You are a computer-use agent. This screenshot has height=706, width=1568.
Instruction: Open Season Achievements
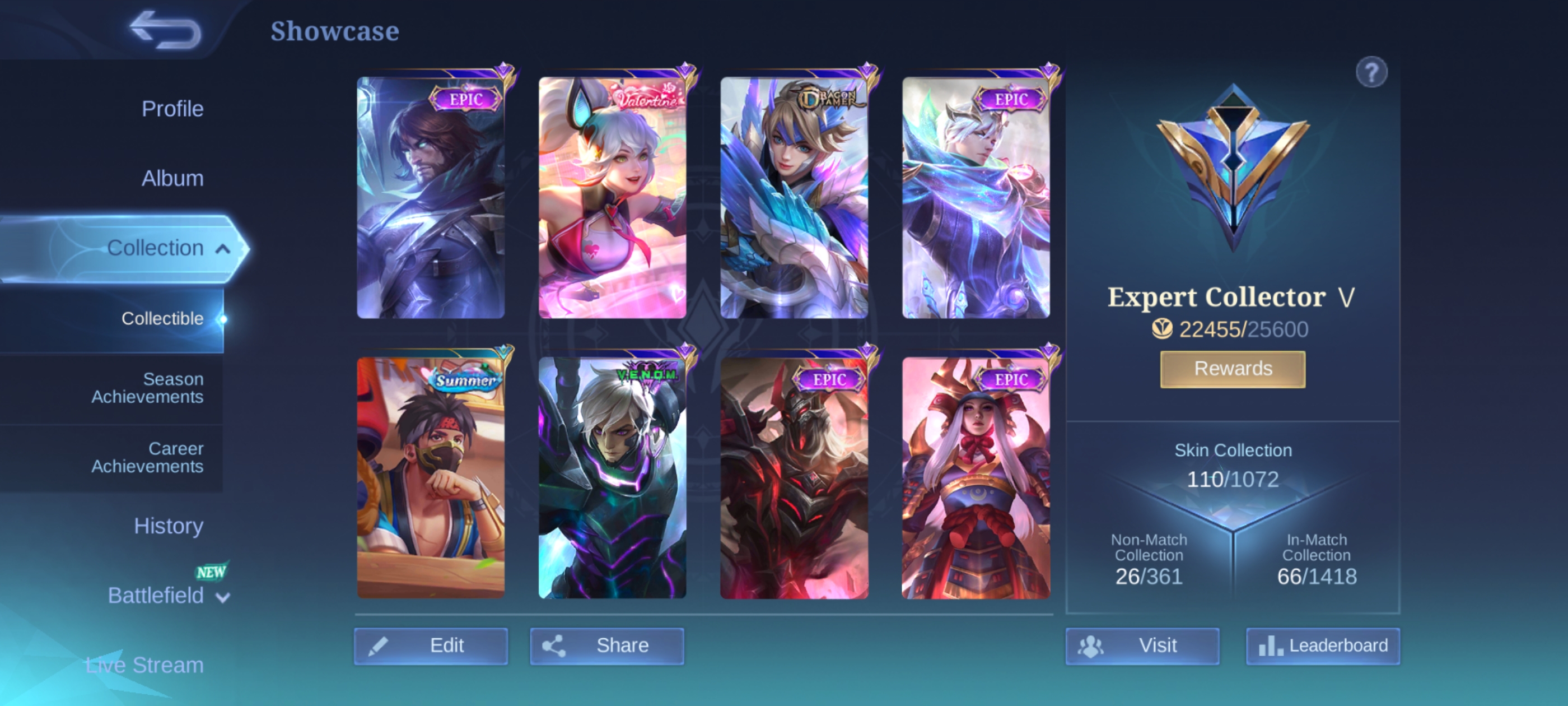click(147, 388)
